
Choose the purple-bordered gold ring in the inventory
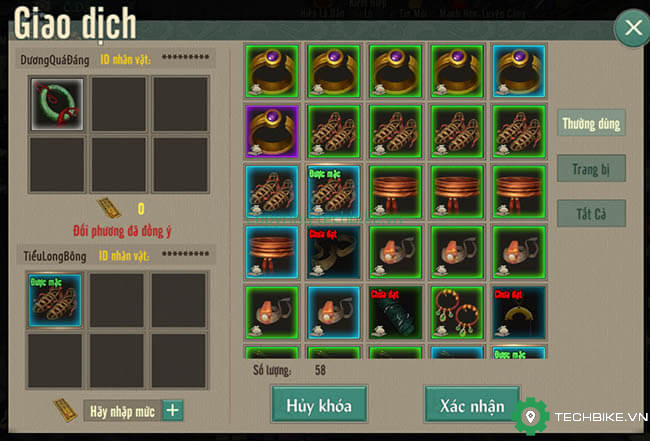click(x=272, y=130)
